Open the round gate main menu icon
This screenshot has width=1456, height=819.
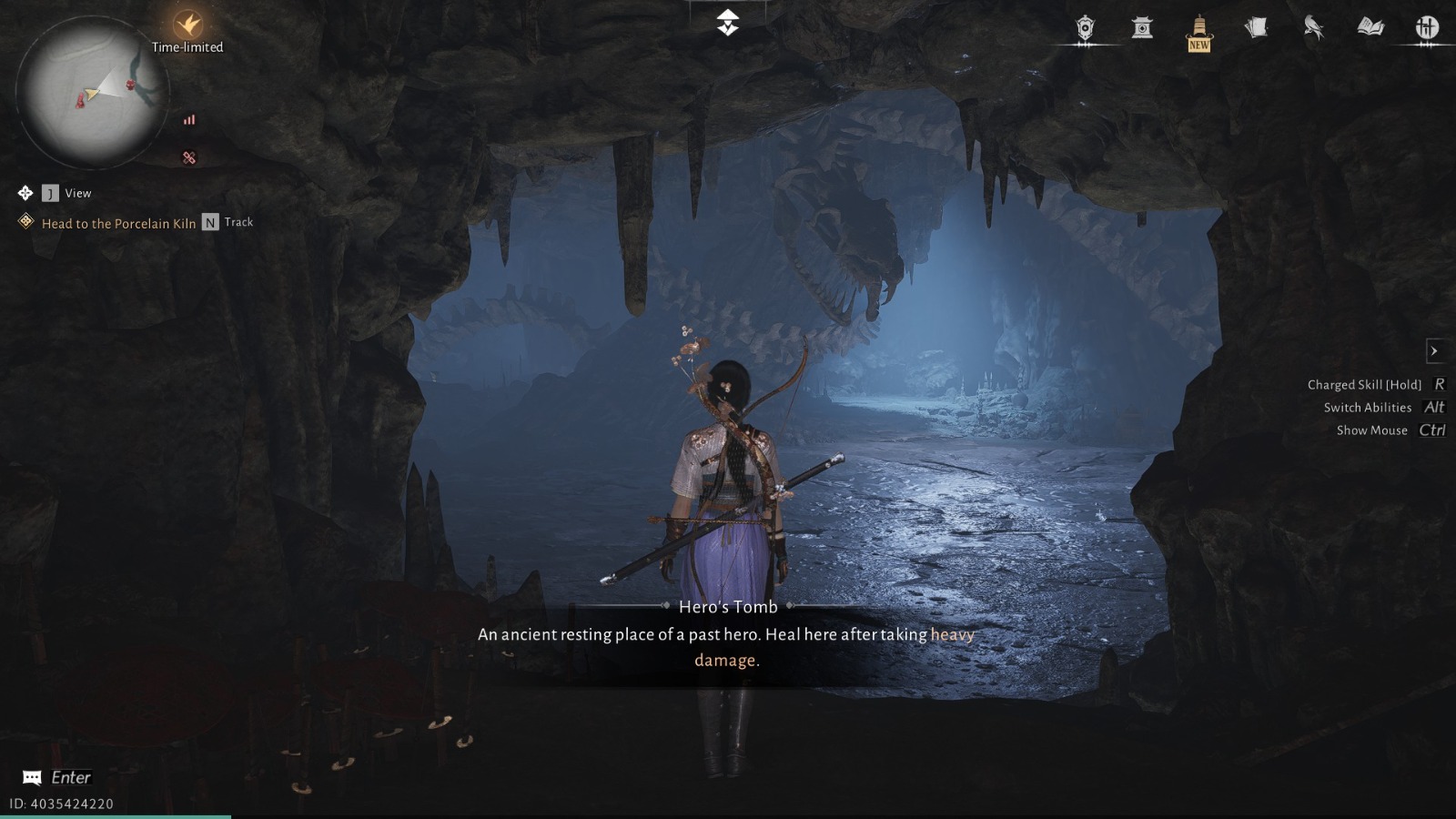pos(1427,28)
